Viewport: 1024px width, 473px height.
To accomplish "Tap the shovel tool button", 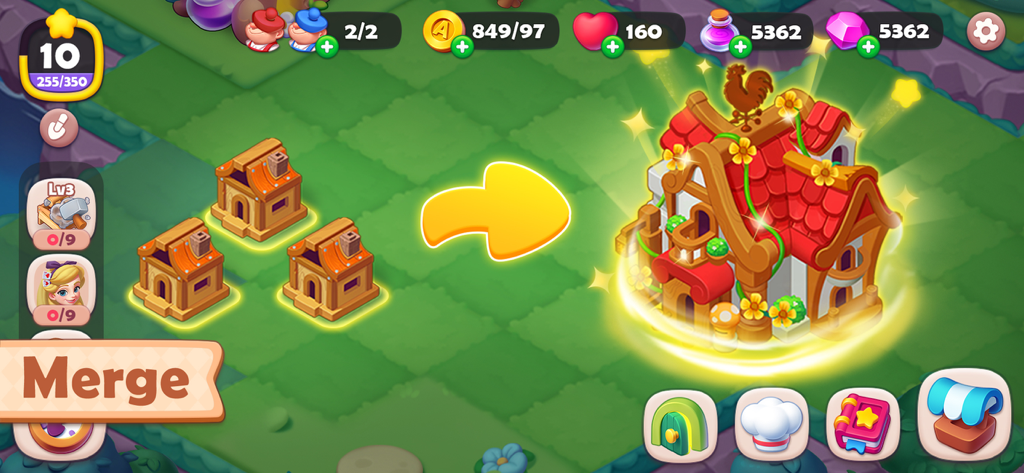I will coord(59,127).
